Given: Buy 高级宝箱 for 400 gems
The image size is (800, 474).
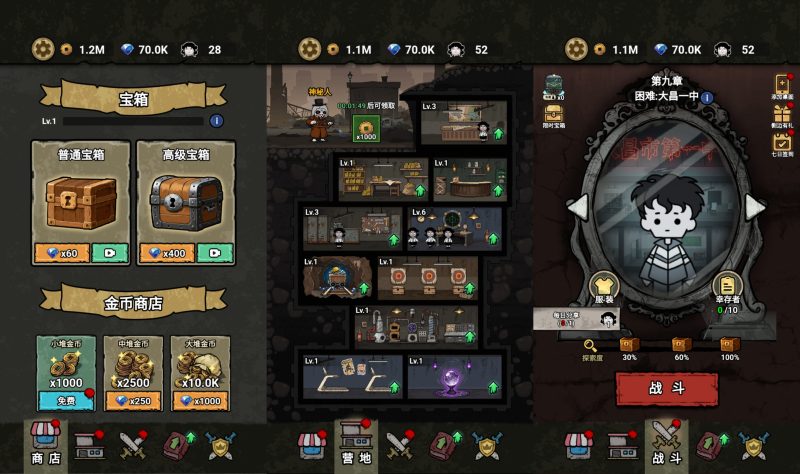Looking at the screenshot, I should point(170,253).
